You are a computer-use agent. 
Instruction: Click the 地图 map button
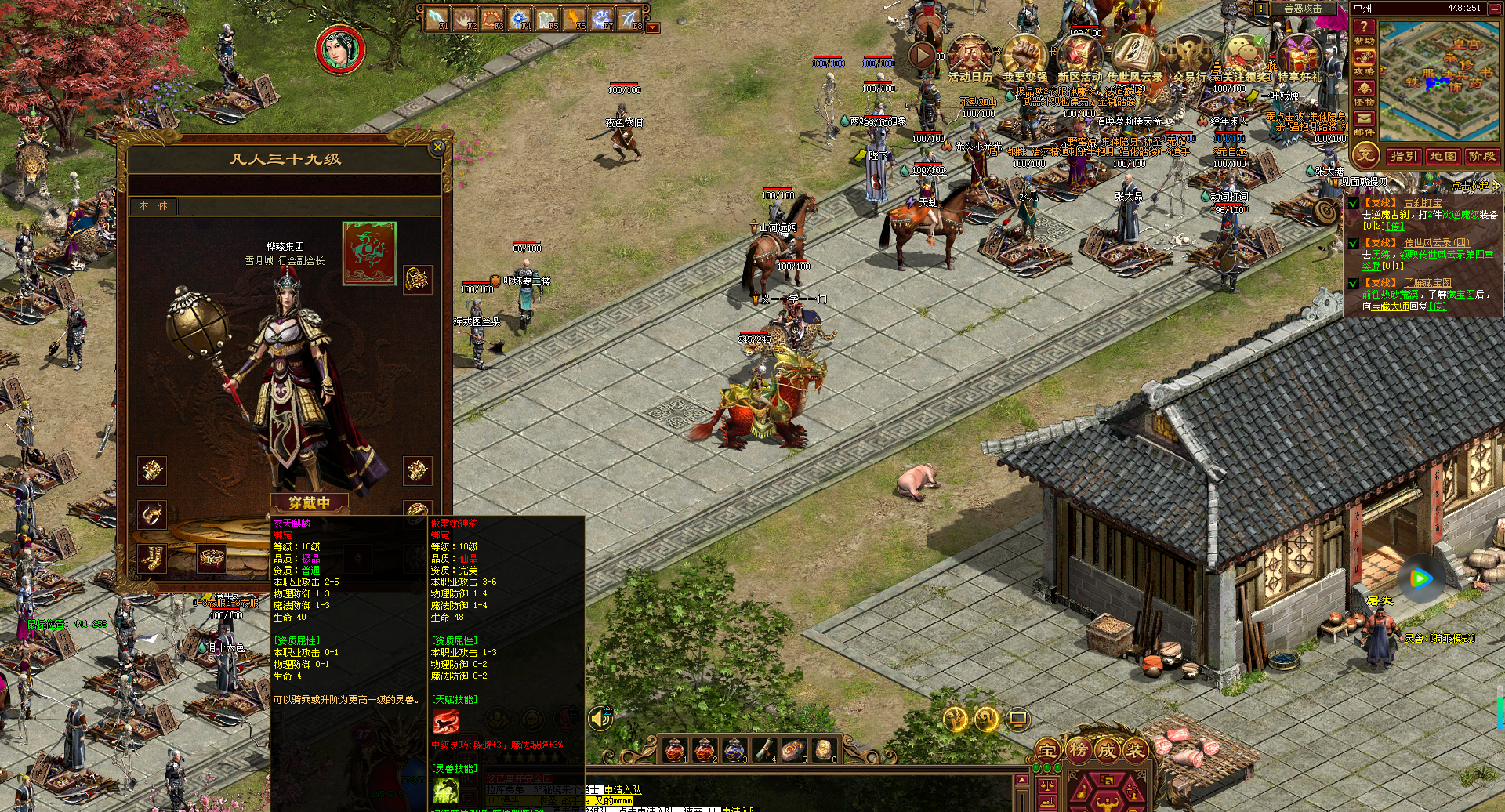pyautogui.click(x=1442, y=156)
